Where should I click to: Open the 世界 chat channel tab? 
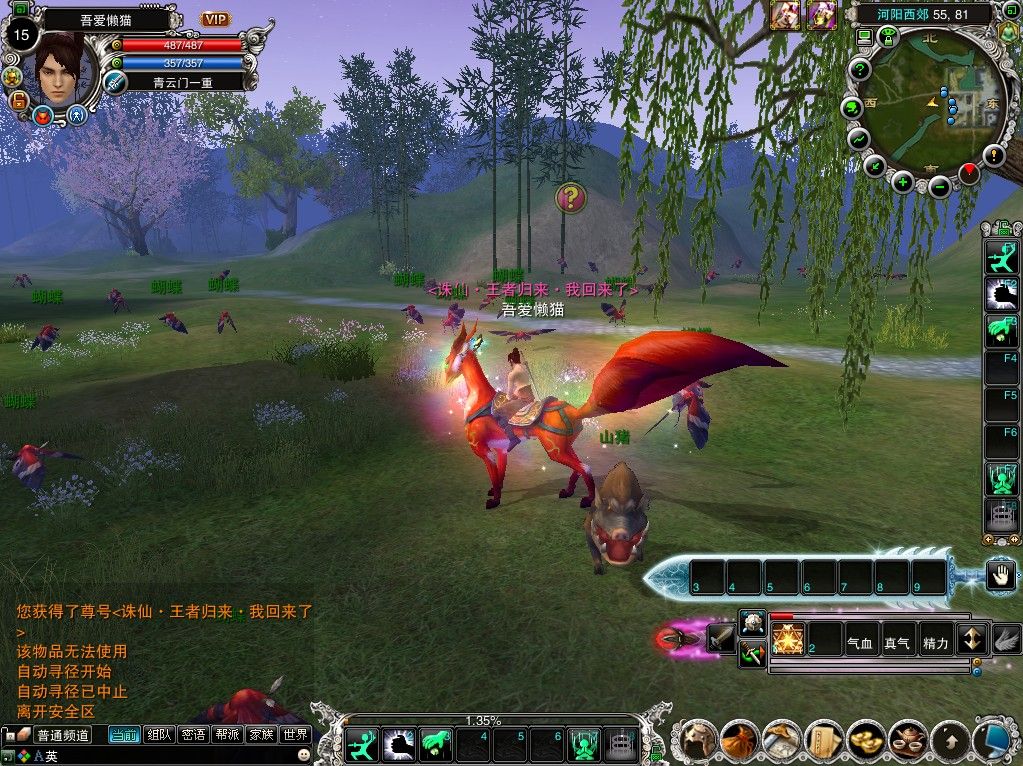(x=295, y=735)
